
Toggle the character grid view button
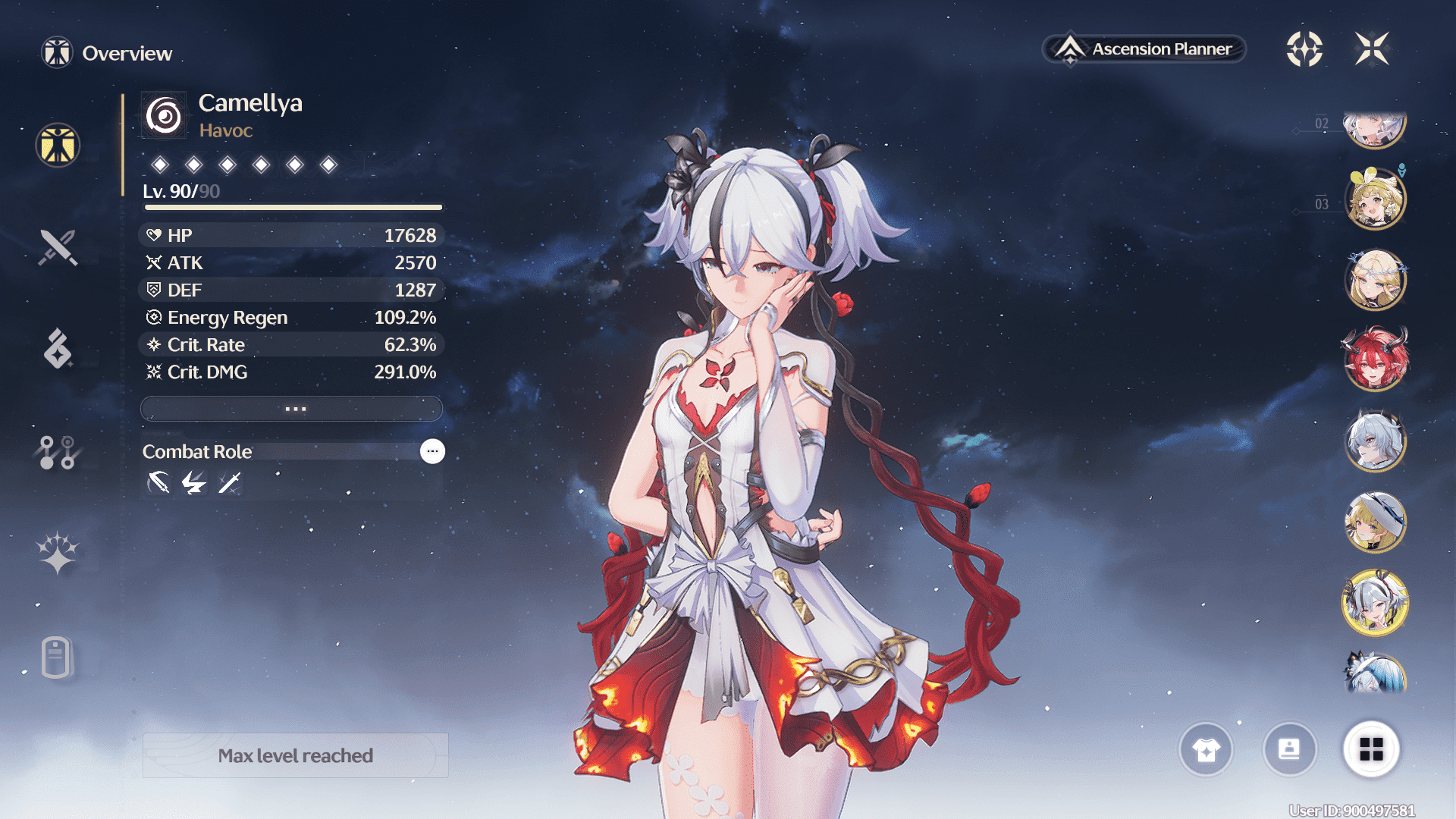[x=1371, y=749]
